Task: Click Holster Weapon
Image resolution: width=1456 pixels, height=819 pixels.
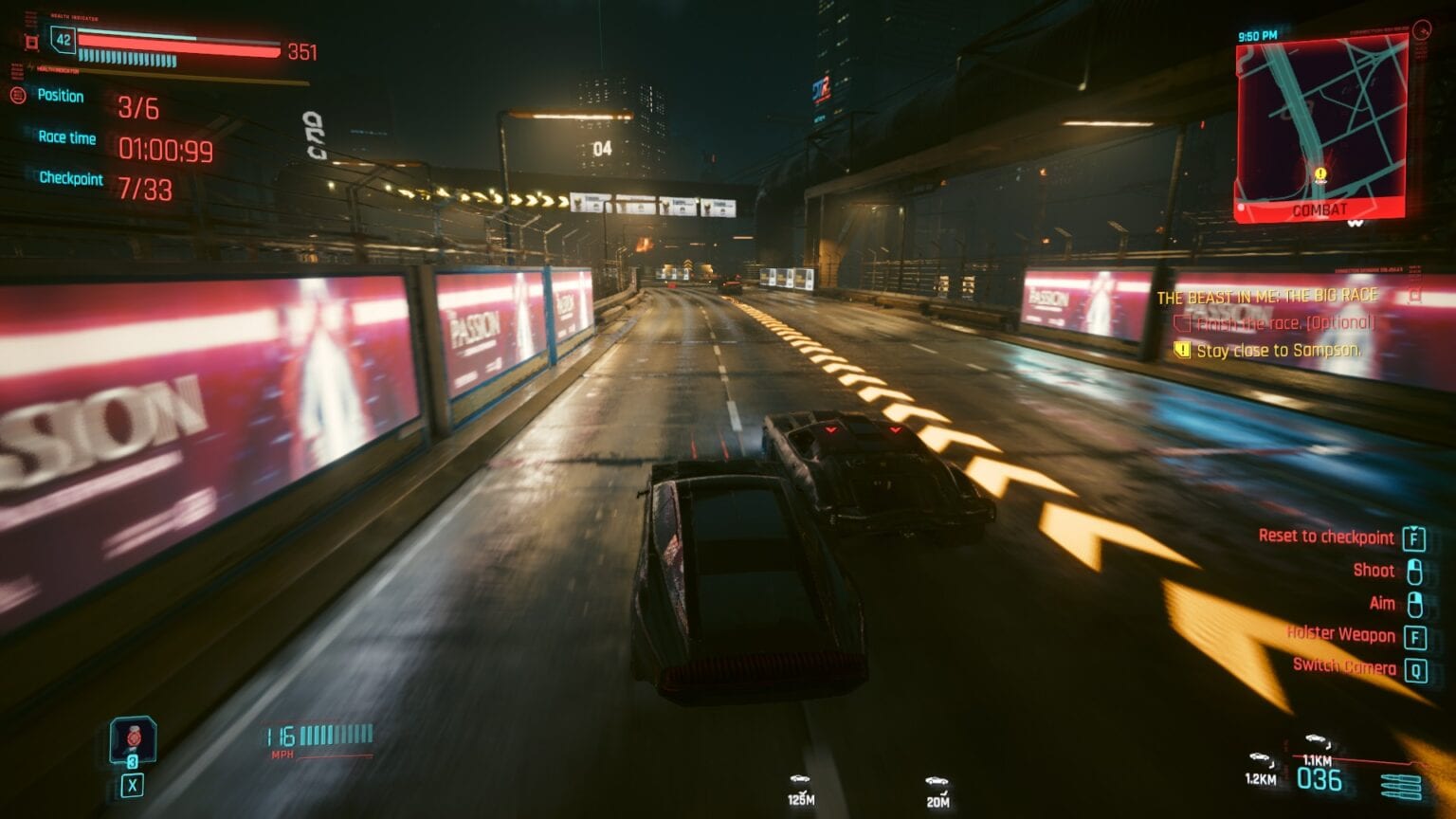Action: (x=1339, y=635)
